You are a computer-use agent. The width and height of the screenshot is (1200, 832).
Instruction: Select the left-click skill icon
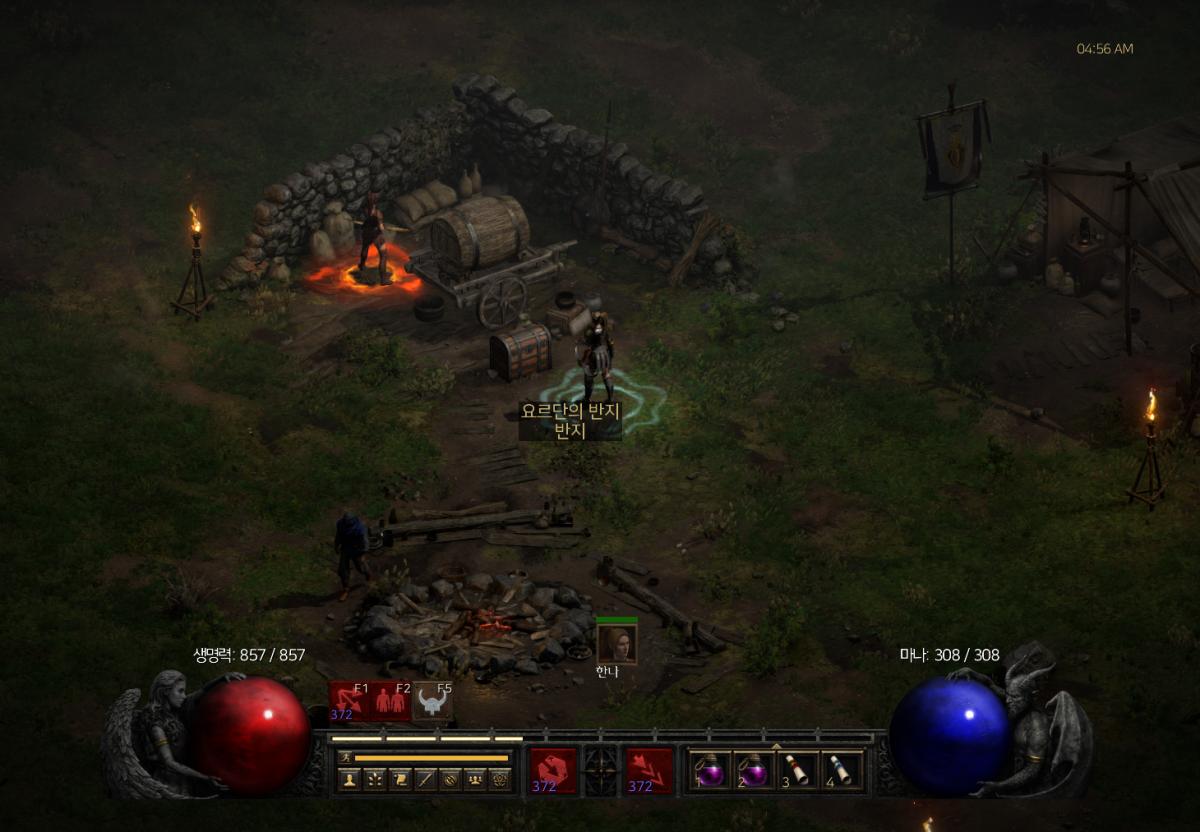[x=553, y=771]
